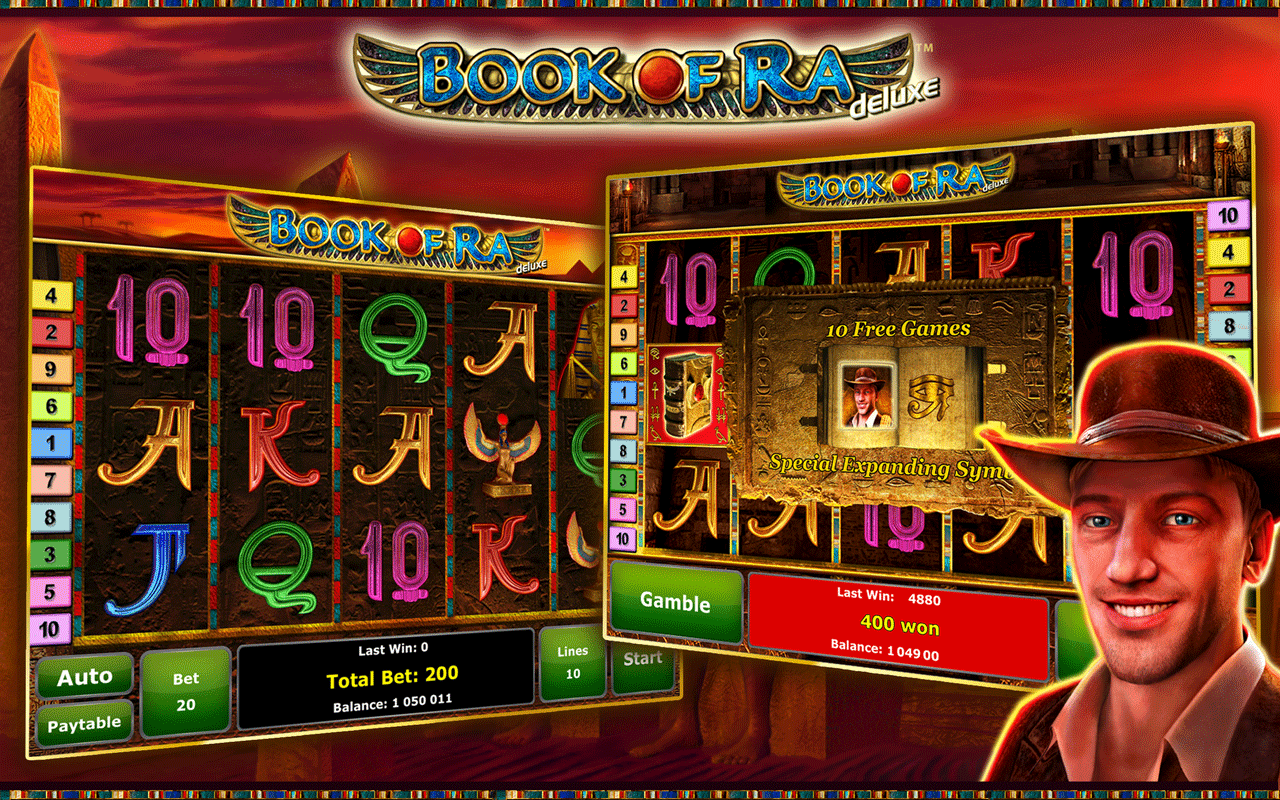
Task: Choose the green Gamble button
Action: click(x=676, y=602)
